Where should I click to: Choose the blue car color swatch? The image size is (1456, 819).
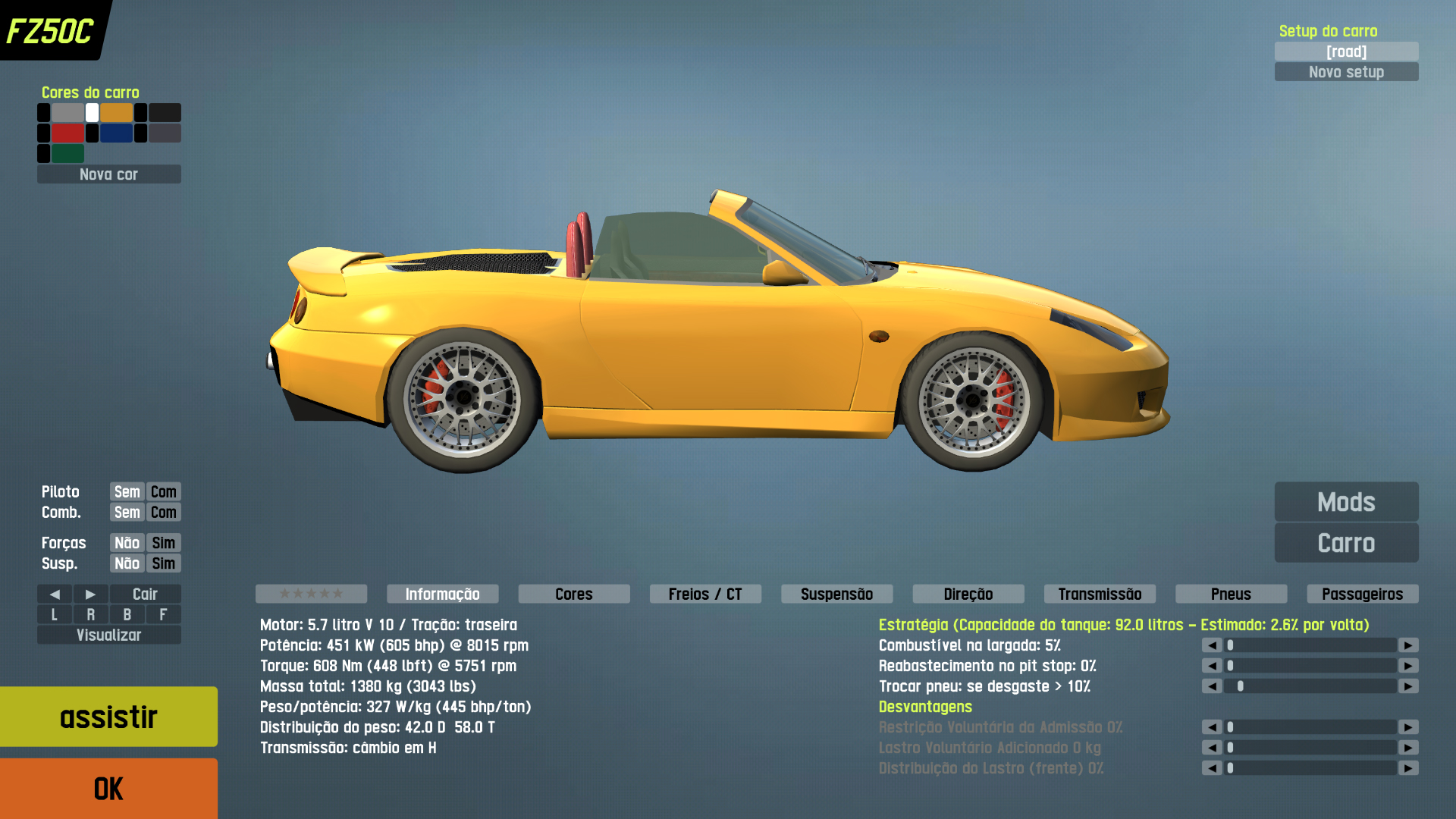116,133
